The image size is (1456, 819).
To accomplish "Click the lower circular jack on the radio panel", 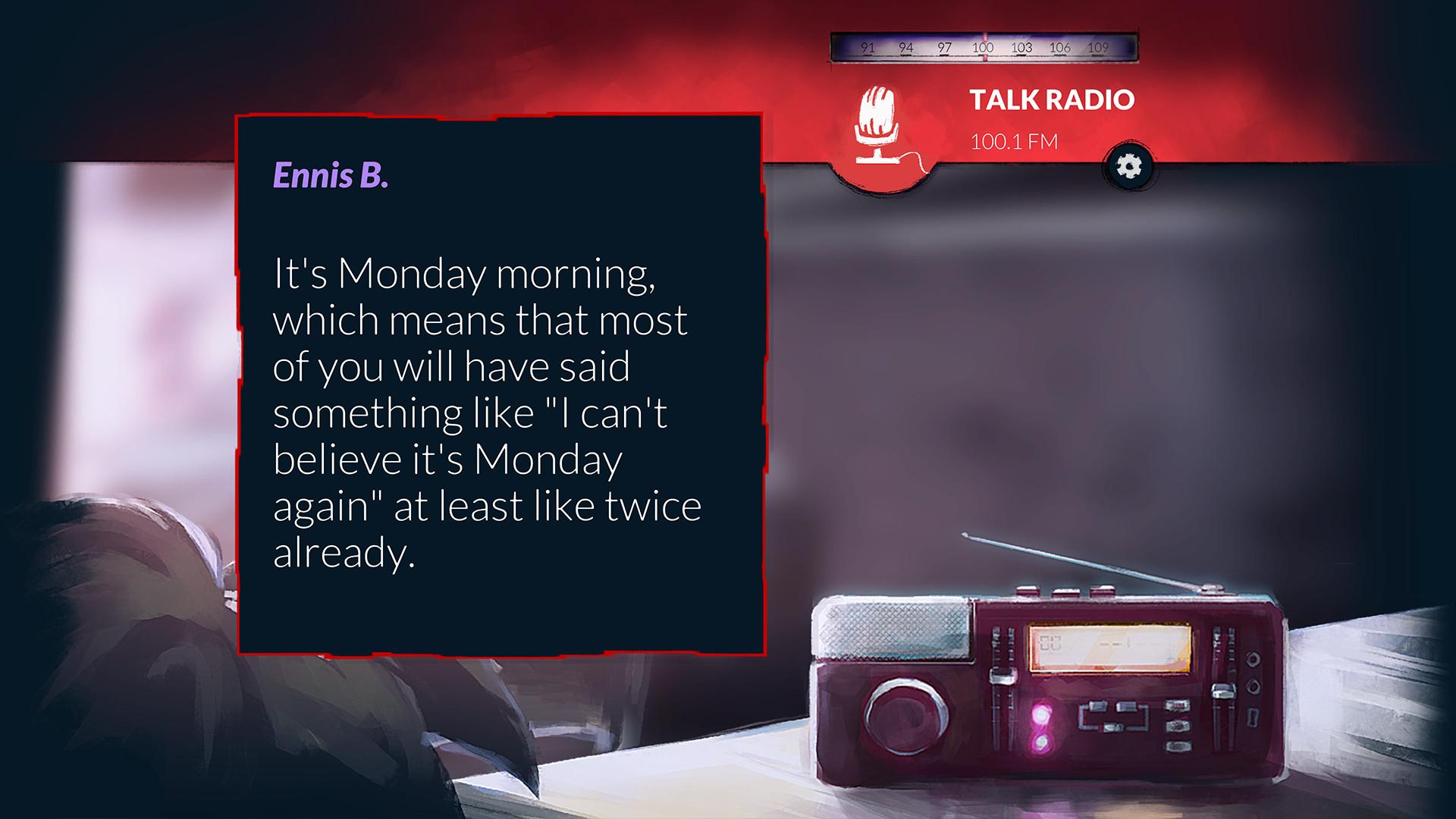I will (x=1252, y=687).
